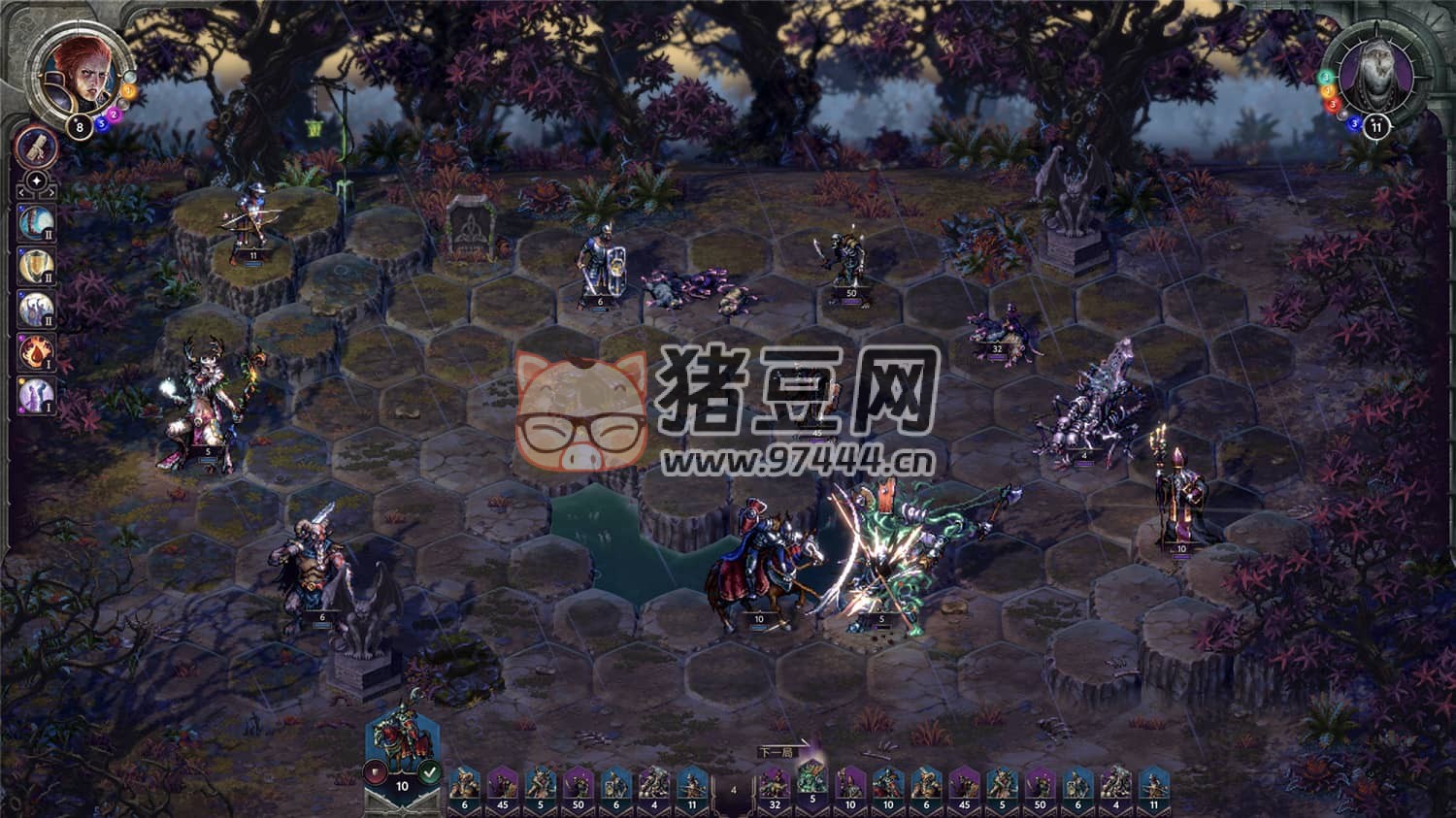This screenshot has height=818, width=1456.
Task: Click the round counter showing 4
Action: (x=734, y=789)
